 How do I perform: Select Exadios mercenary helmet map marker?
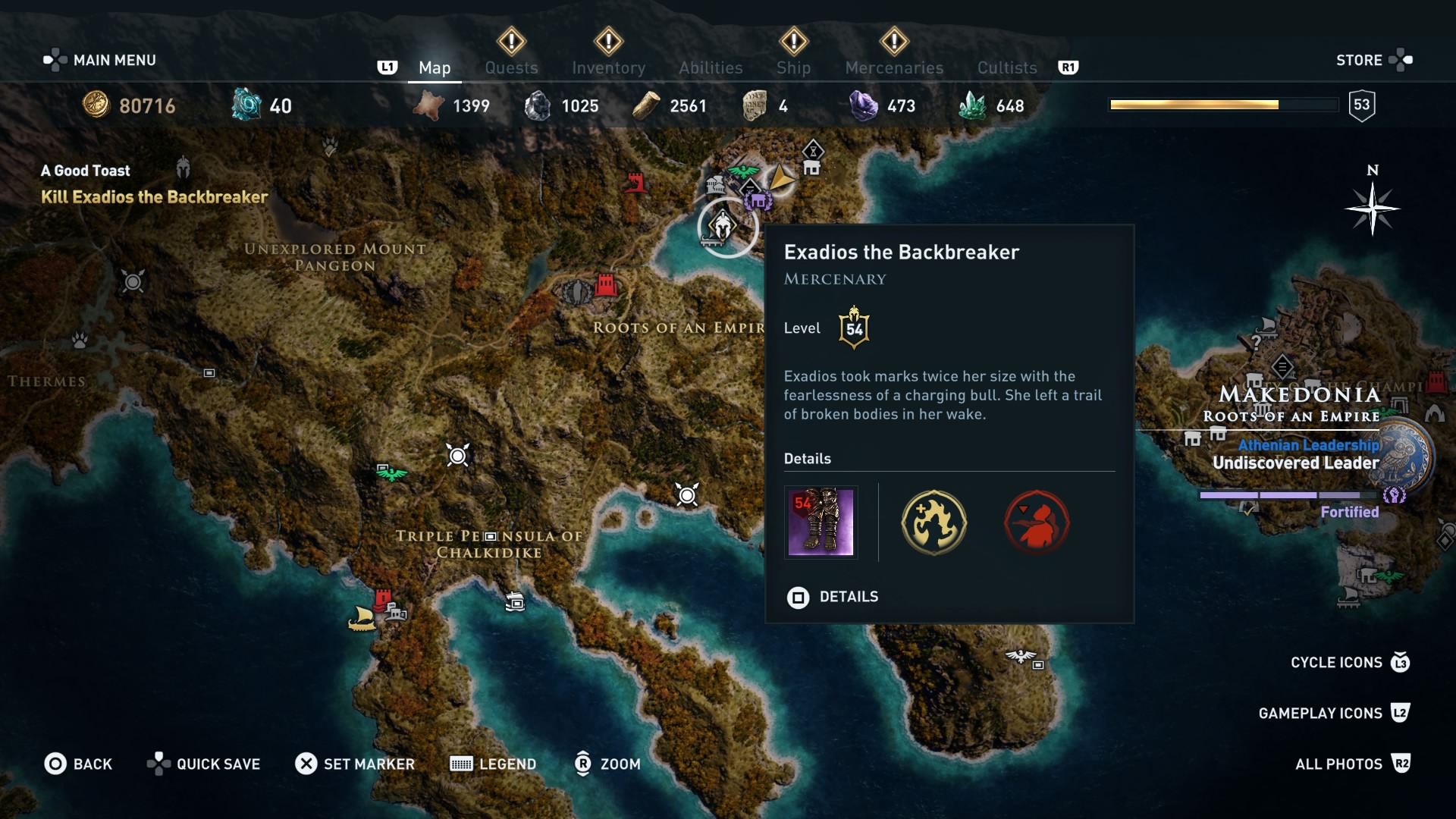(723, 225)
